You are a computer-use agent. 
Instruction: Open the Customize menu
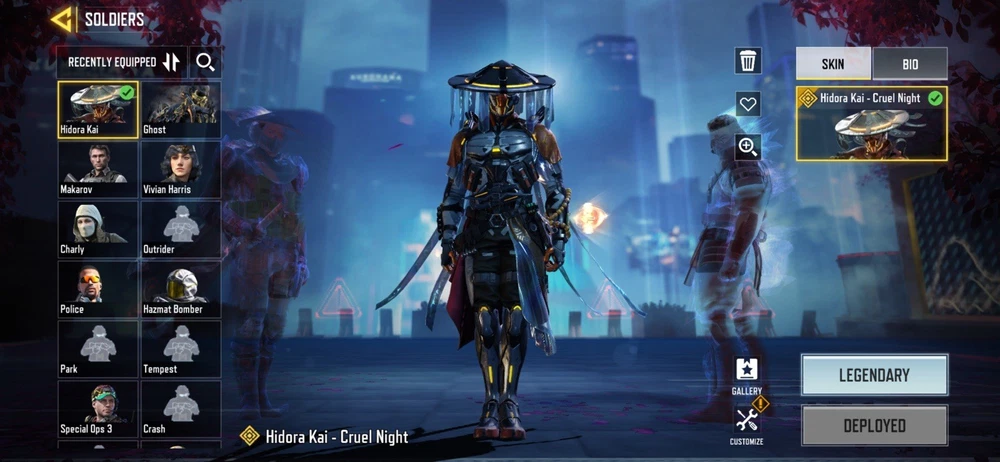coord(747,423)
